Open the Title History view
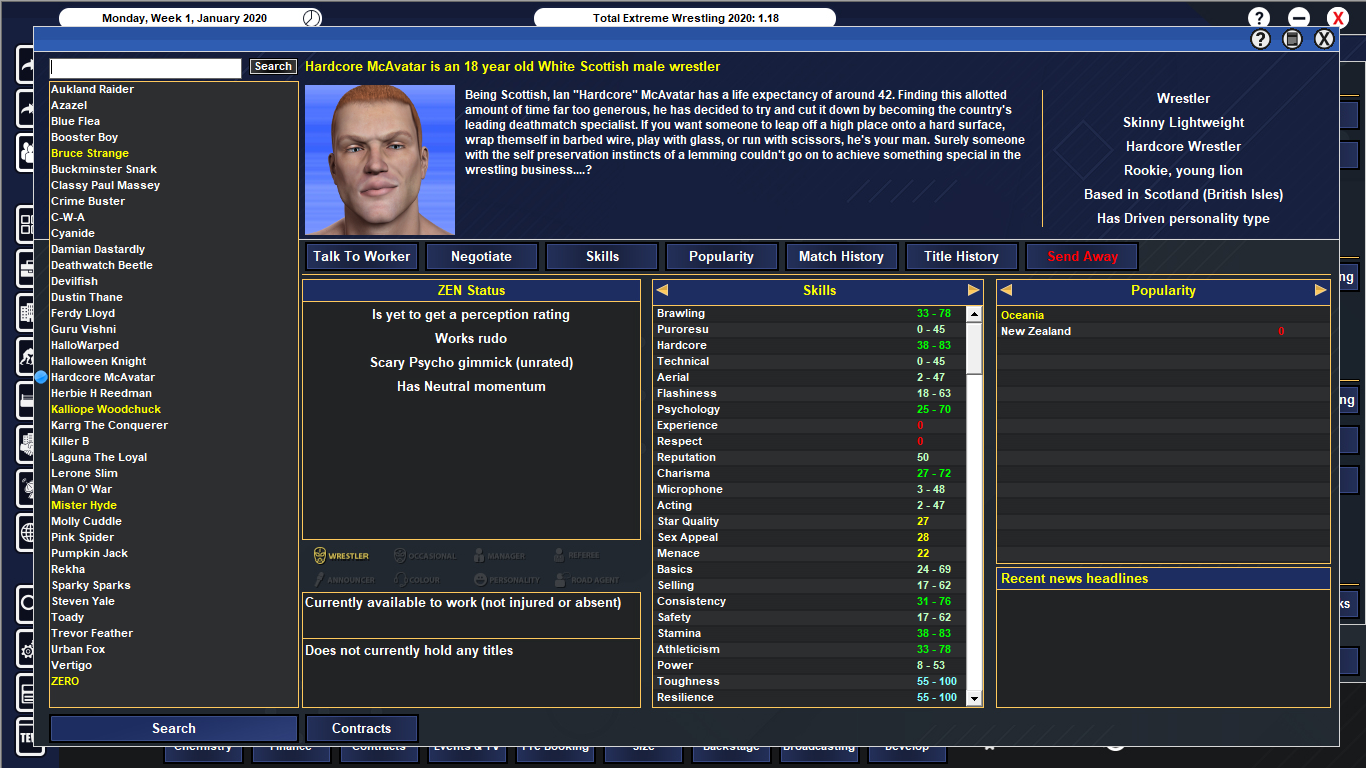 point(961,256)
